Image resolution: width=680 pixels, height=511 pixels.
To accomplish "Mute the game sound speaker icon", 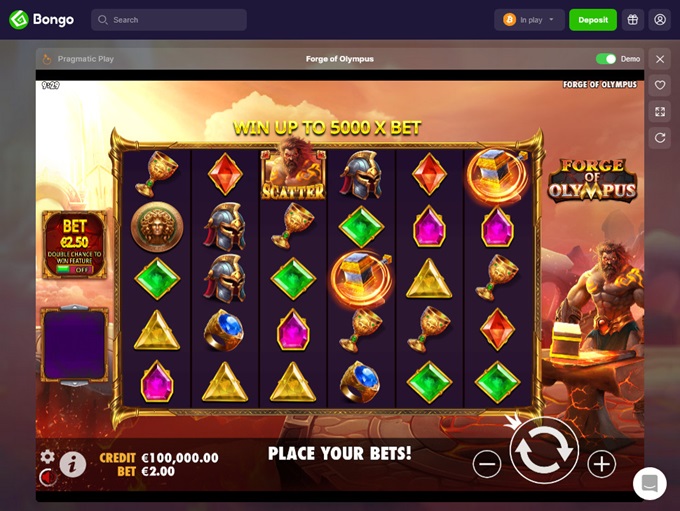I will coord(46,477).
